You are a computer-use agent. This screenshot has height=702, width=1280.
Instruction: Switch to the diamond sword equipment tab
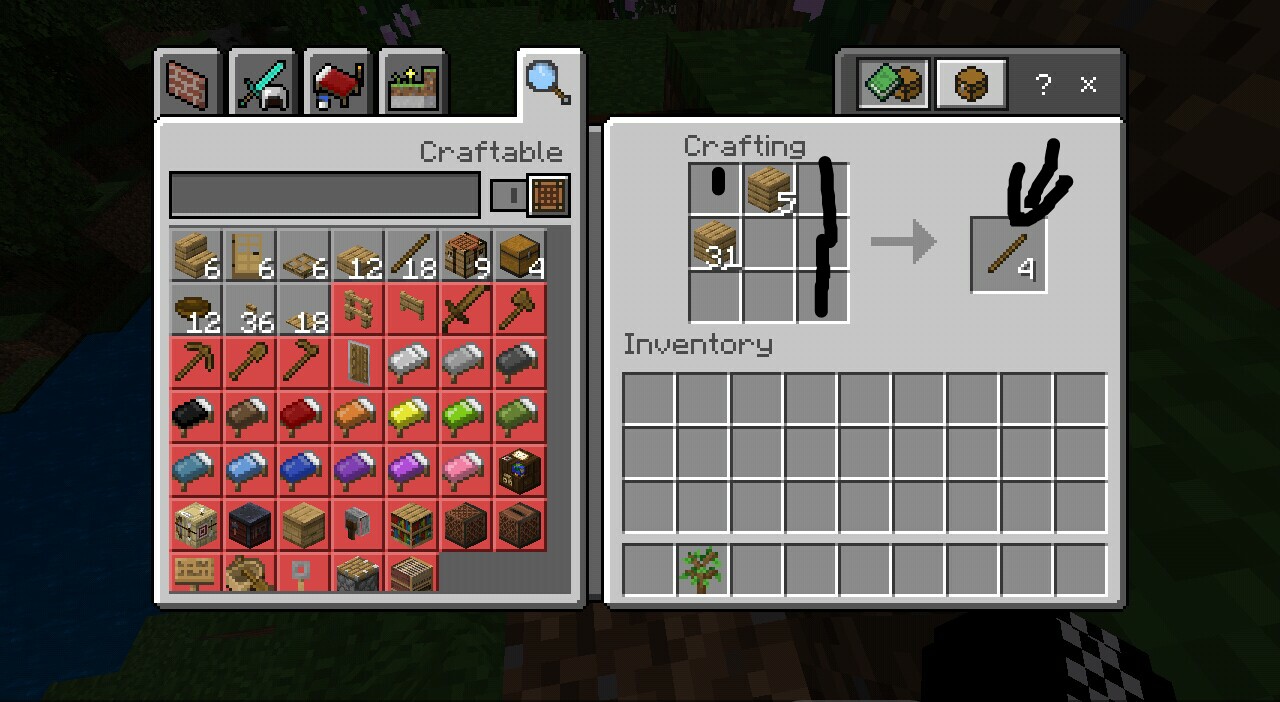click(263, 85)
